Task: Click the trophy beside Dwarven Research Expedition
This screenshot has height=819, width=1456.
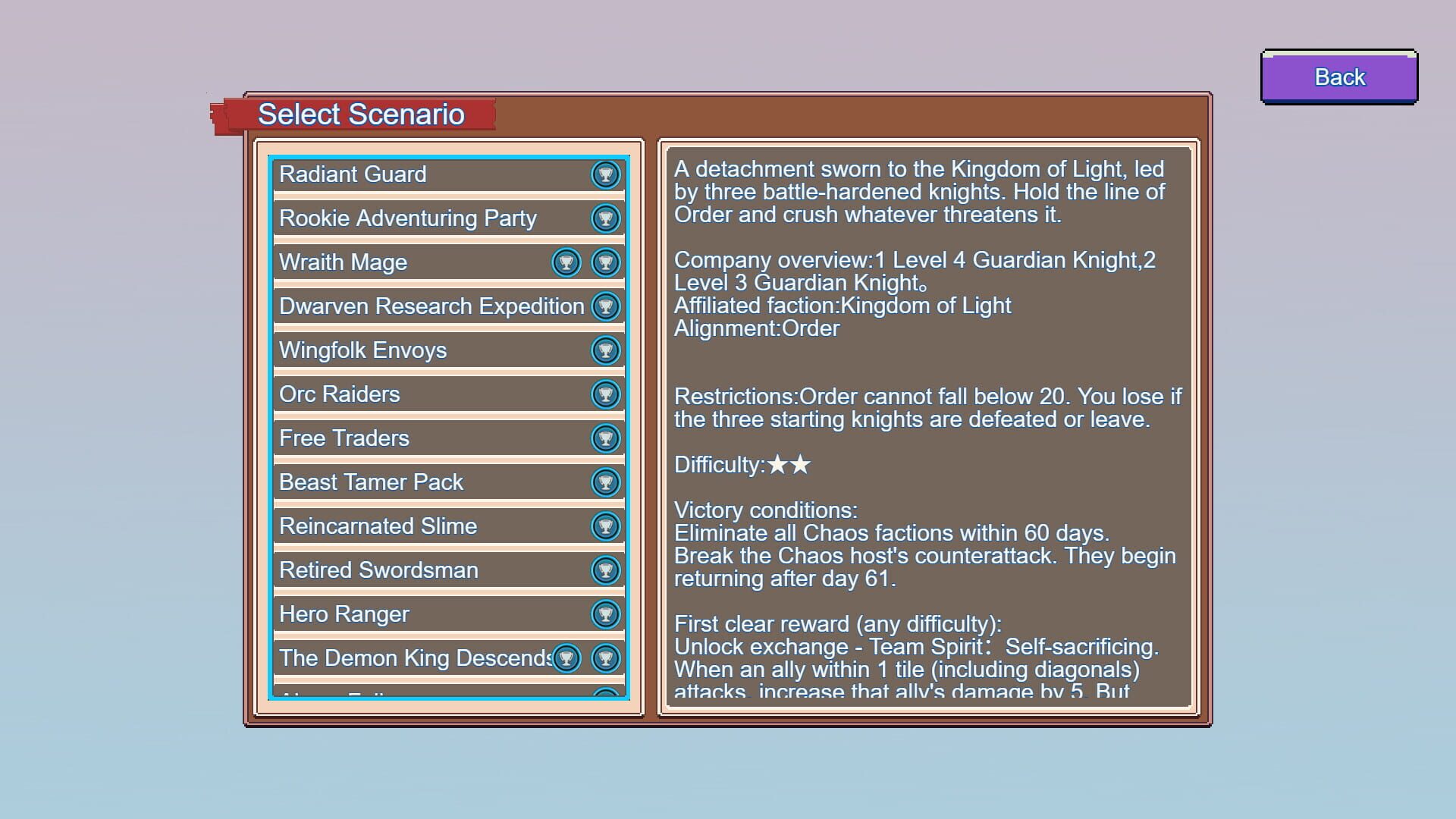Action: point(604,306)
